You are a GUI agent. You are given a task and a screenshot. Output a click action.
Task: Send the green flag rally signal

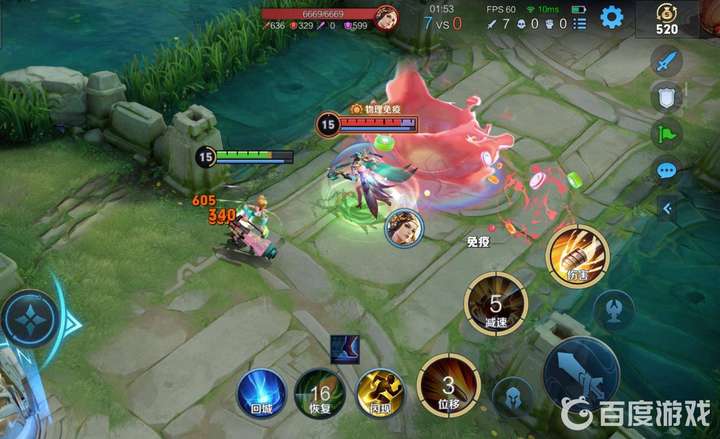666,134
